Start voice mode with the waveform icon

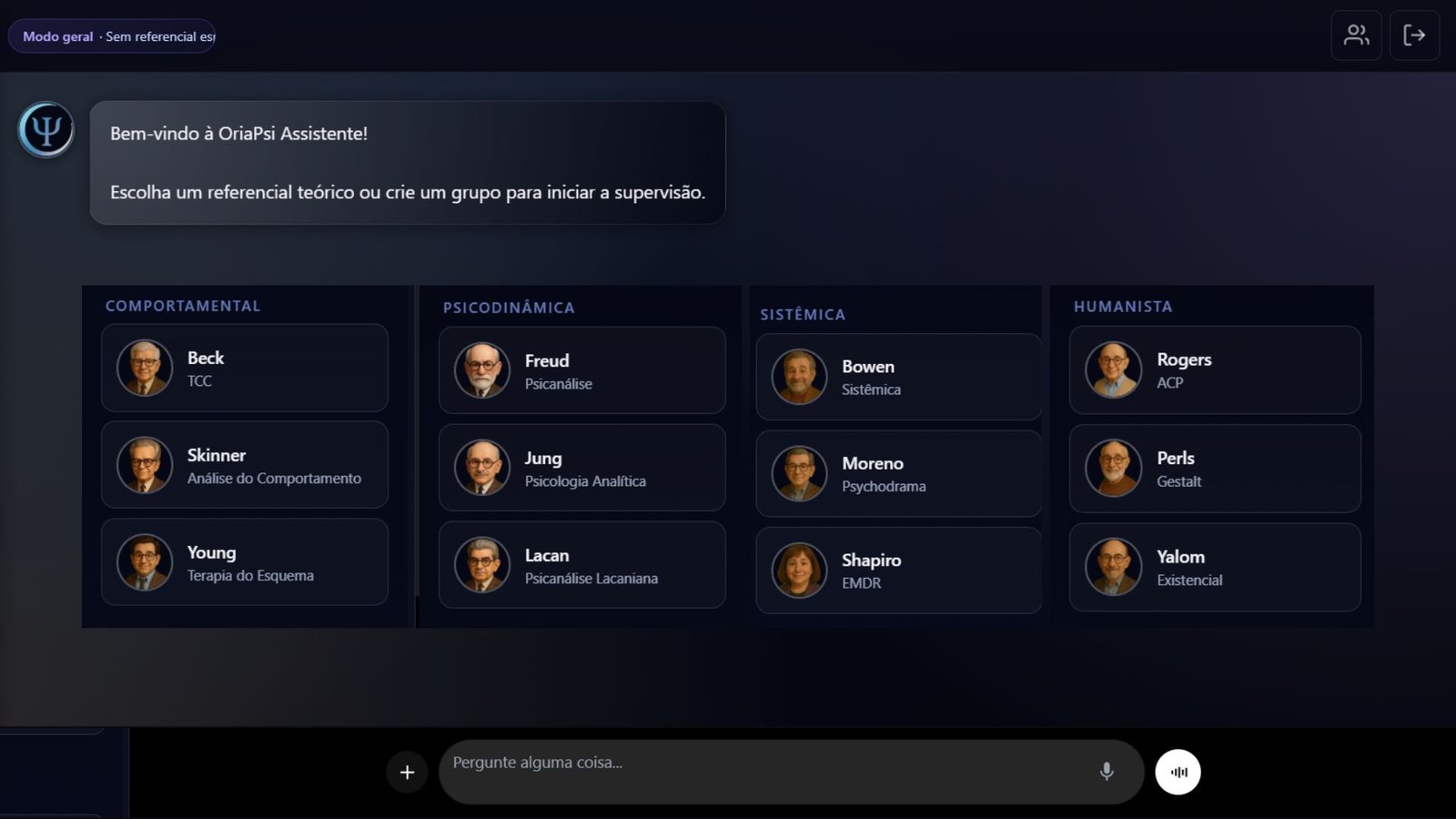click(x=1178, y=771)
